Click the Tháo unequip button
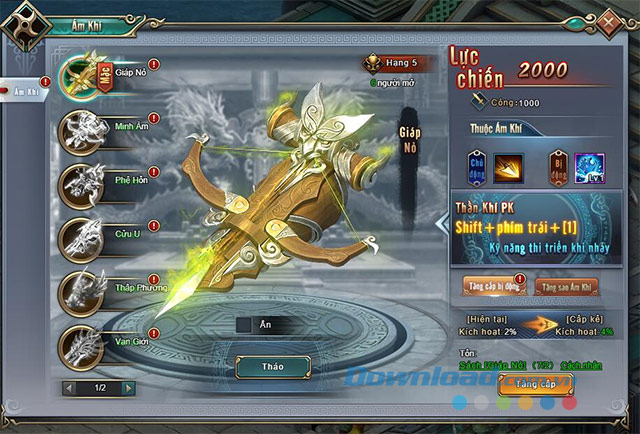Image resolution: width=640 pixels, height=434 pixels. point(272,367)
